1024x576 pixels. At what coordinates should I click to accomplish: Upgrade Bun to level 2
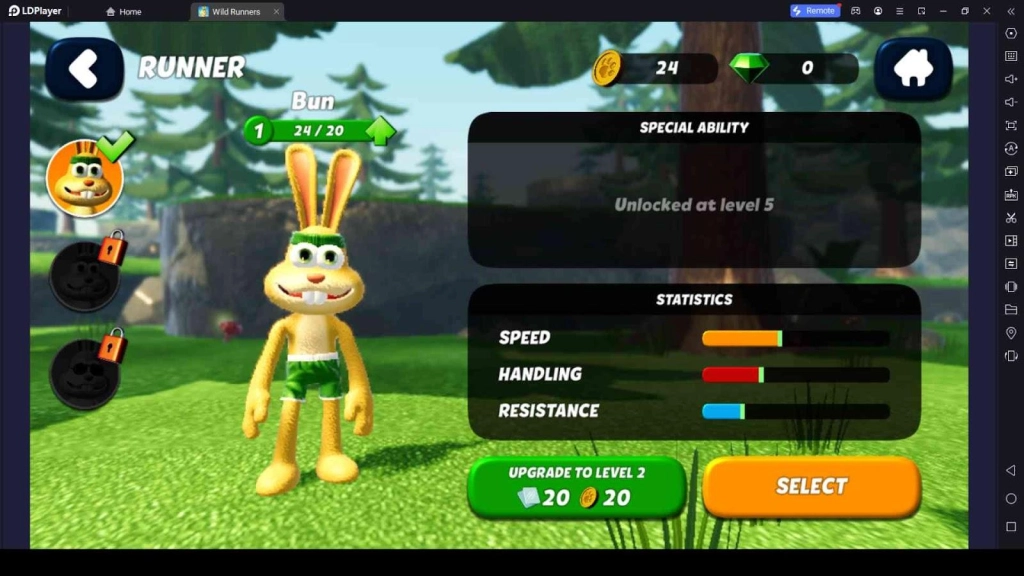(576, 487)
